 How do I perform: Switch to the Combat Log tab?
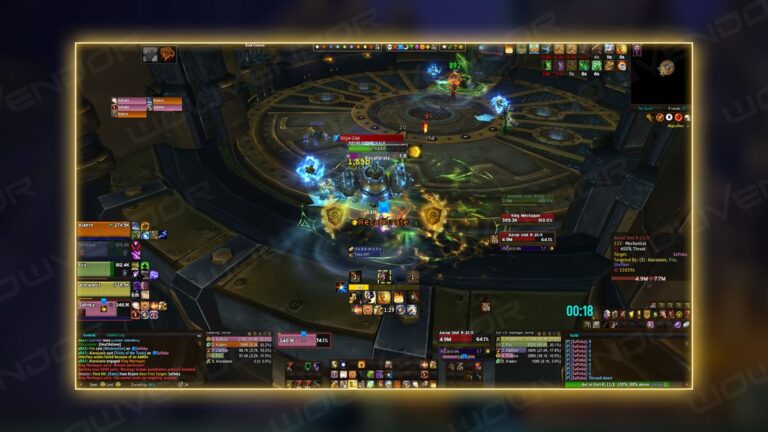(116, 335)
